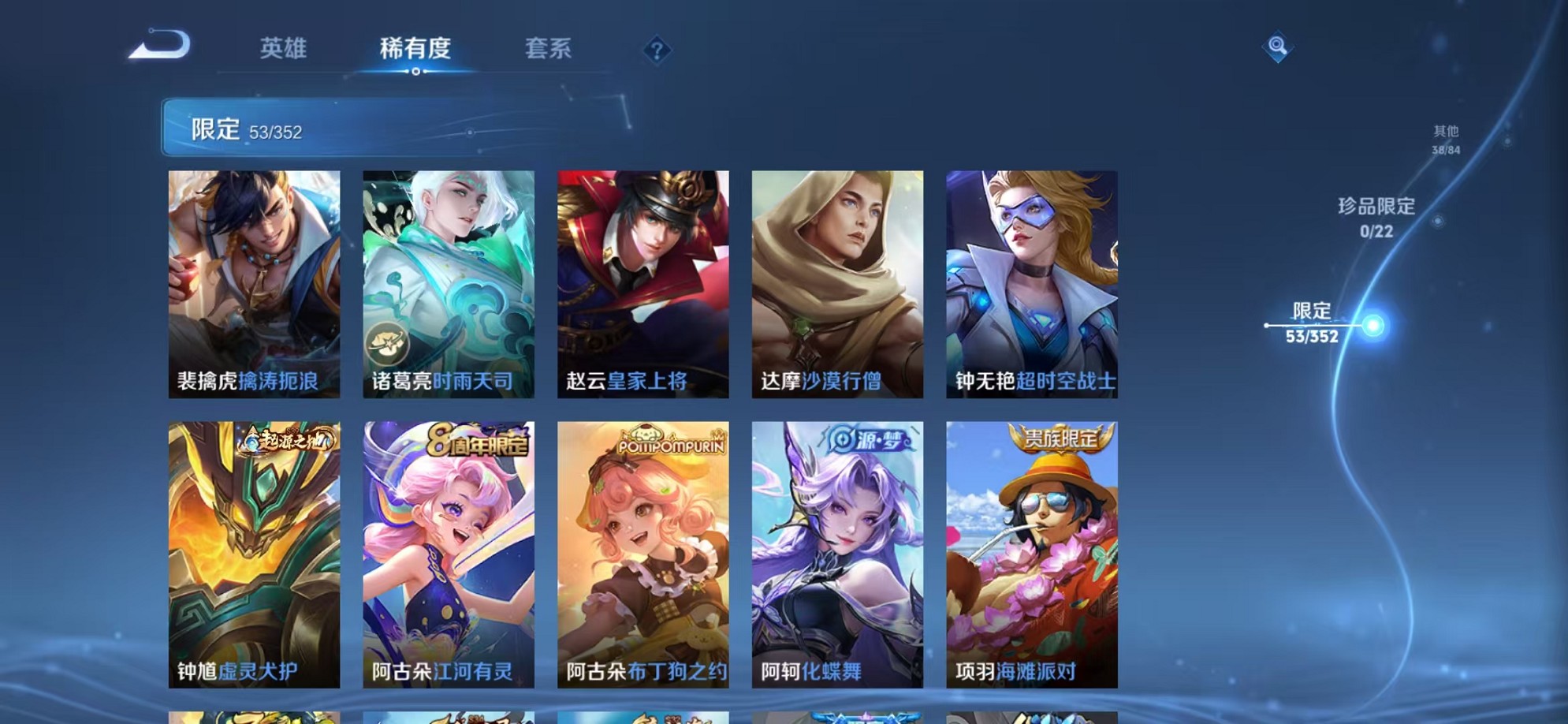Open the search function via magnifier icon
Viewport: 1568px width, 724px height.
(x=1279, y=47)
